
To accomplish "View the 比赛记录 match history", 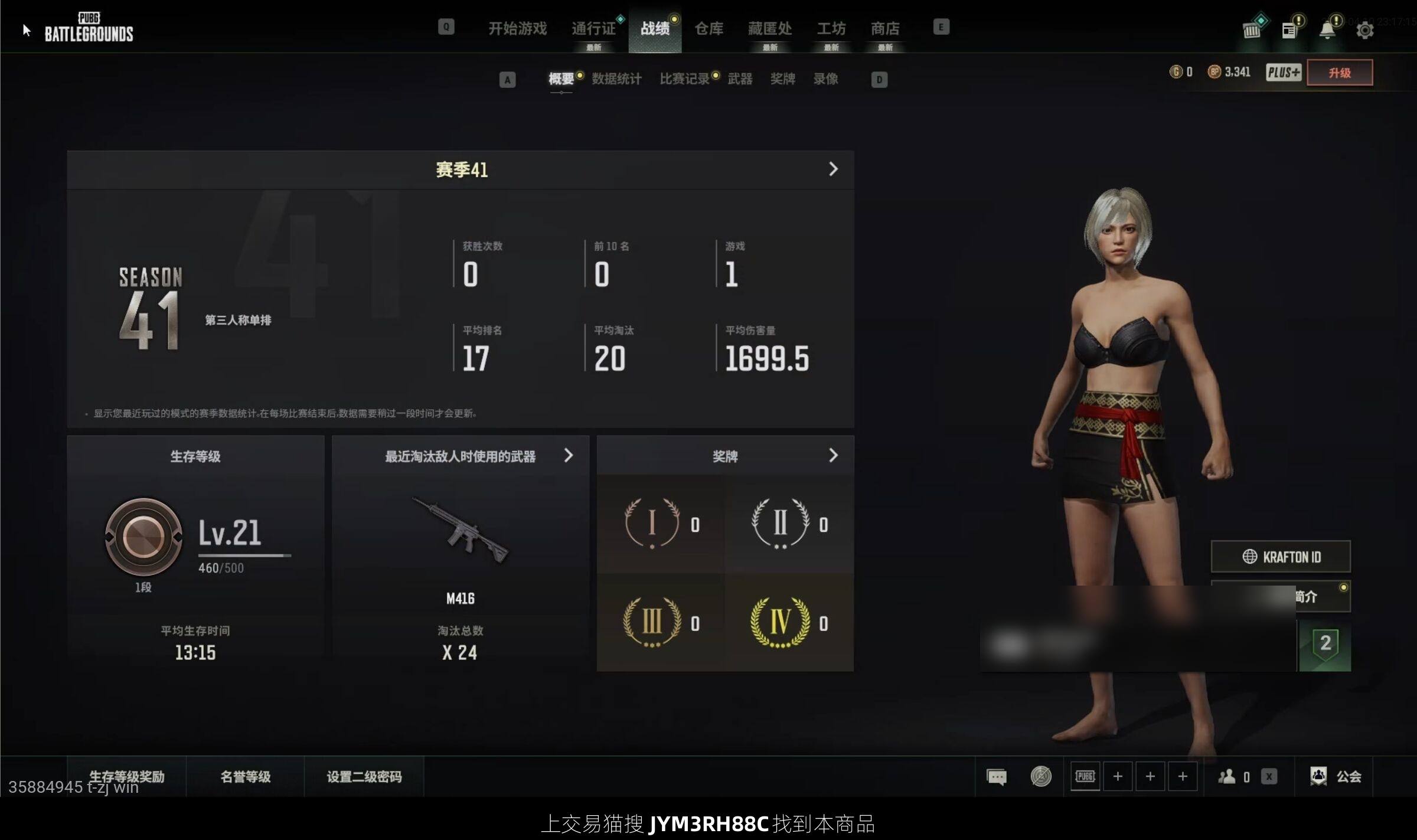I will pos(684,79).
